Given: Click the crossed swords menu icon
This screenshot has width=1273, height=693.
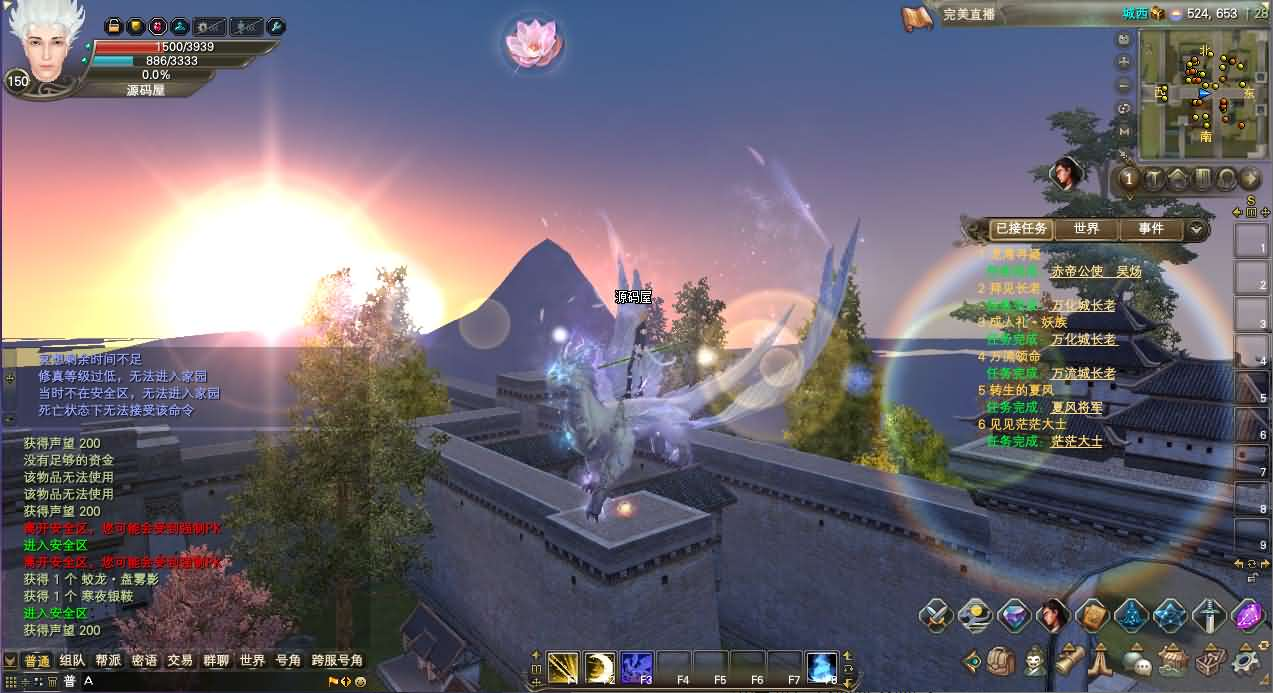Looking at the screenshot, I should point(937,615).
